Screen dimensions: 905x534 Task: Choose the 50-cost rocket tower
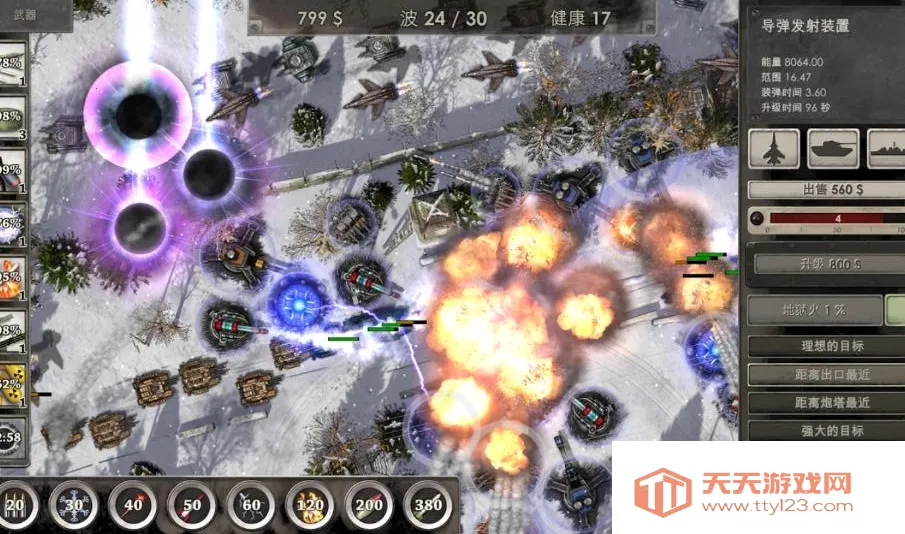[x=191, y=506]
